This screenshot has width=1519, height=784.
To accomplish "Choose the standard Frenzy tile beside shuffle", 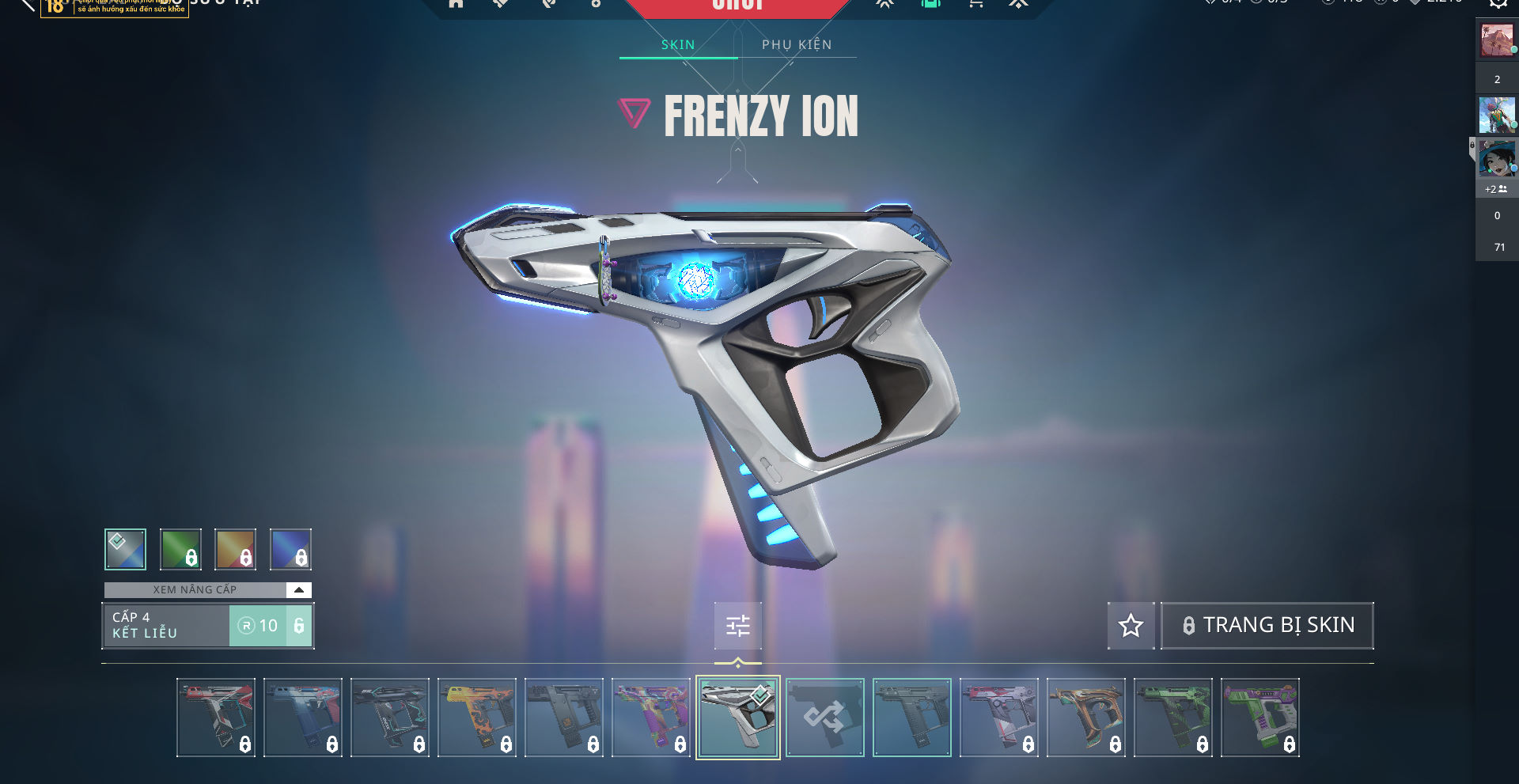I will pos(911,718).
